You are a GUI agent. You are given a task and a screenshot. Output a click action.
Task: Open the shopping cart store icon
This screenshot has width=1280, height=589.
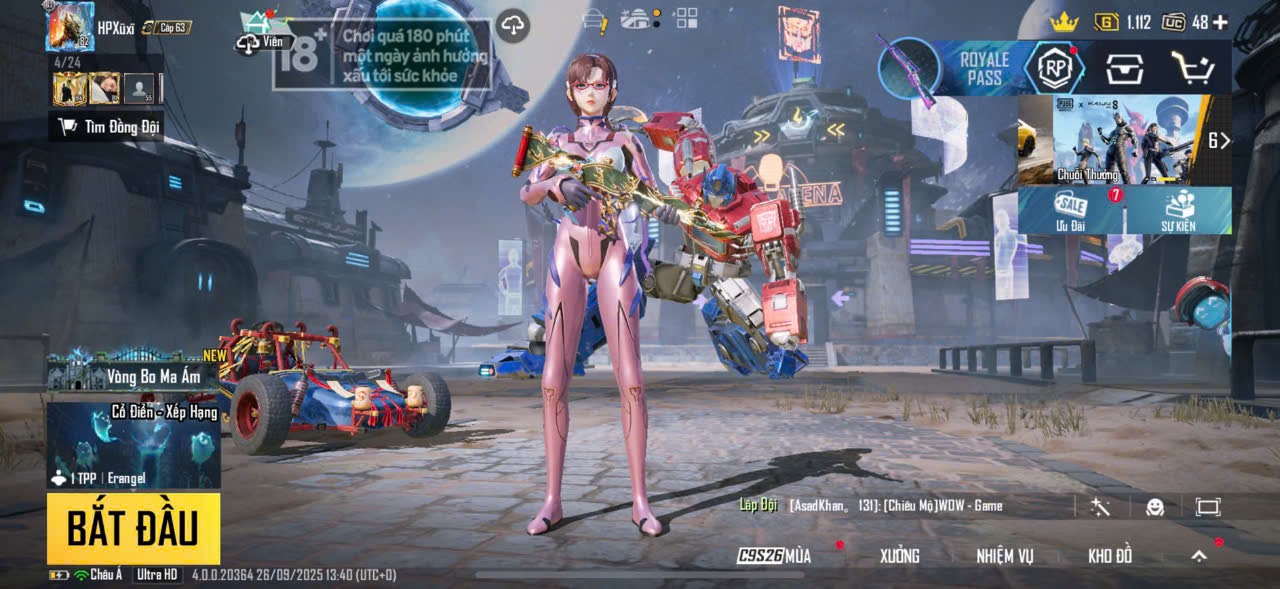1192,68
